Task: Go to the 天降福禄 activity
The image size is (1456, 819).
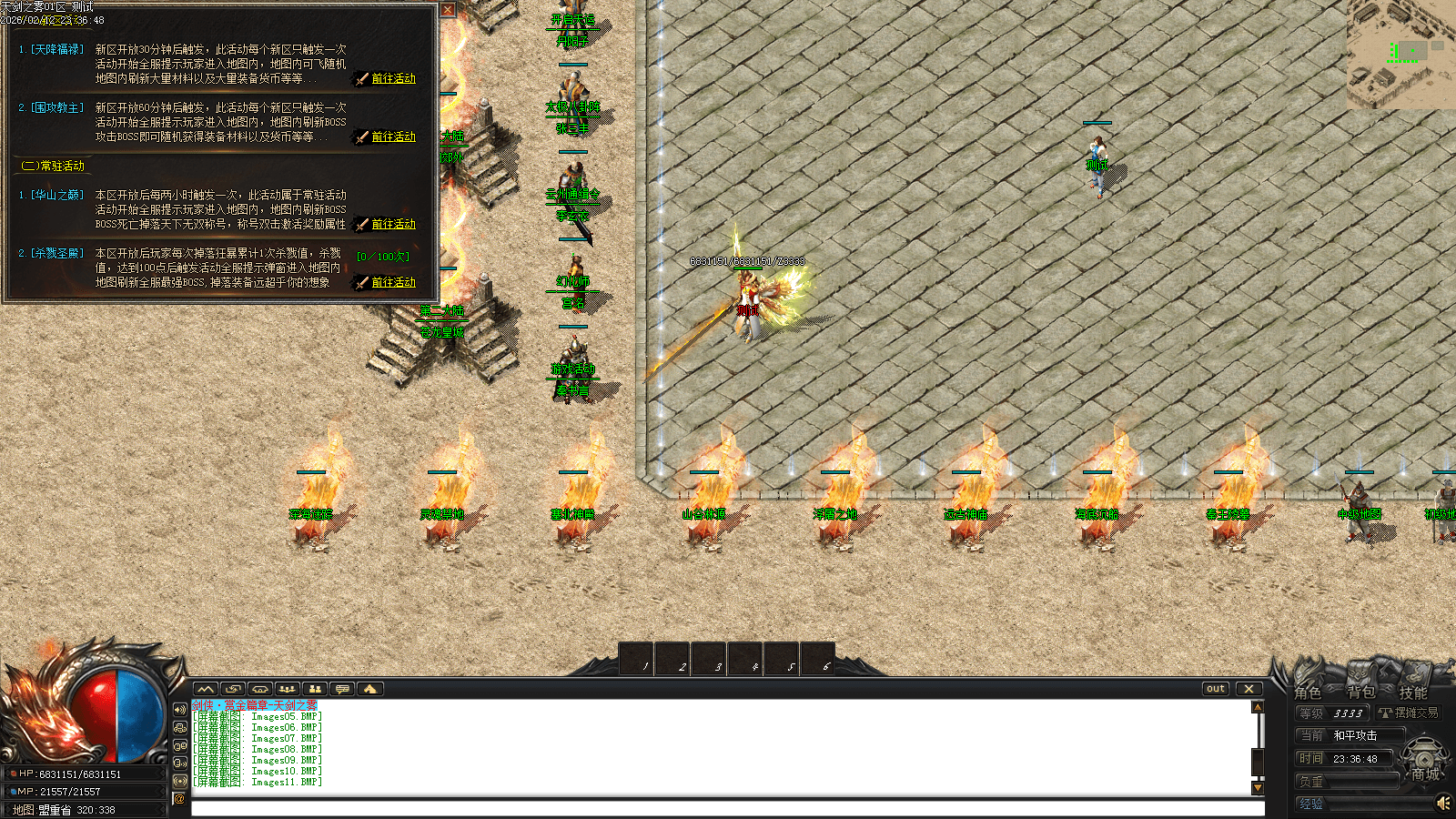Action: point(392,78)
